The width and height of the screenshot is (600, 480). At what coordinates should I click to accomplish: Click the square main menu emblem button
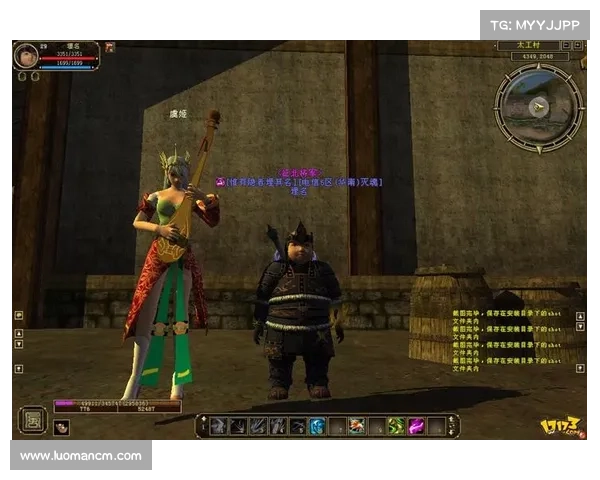pos(33,419)
